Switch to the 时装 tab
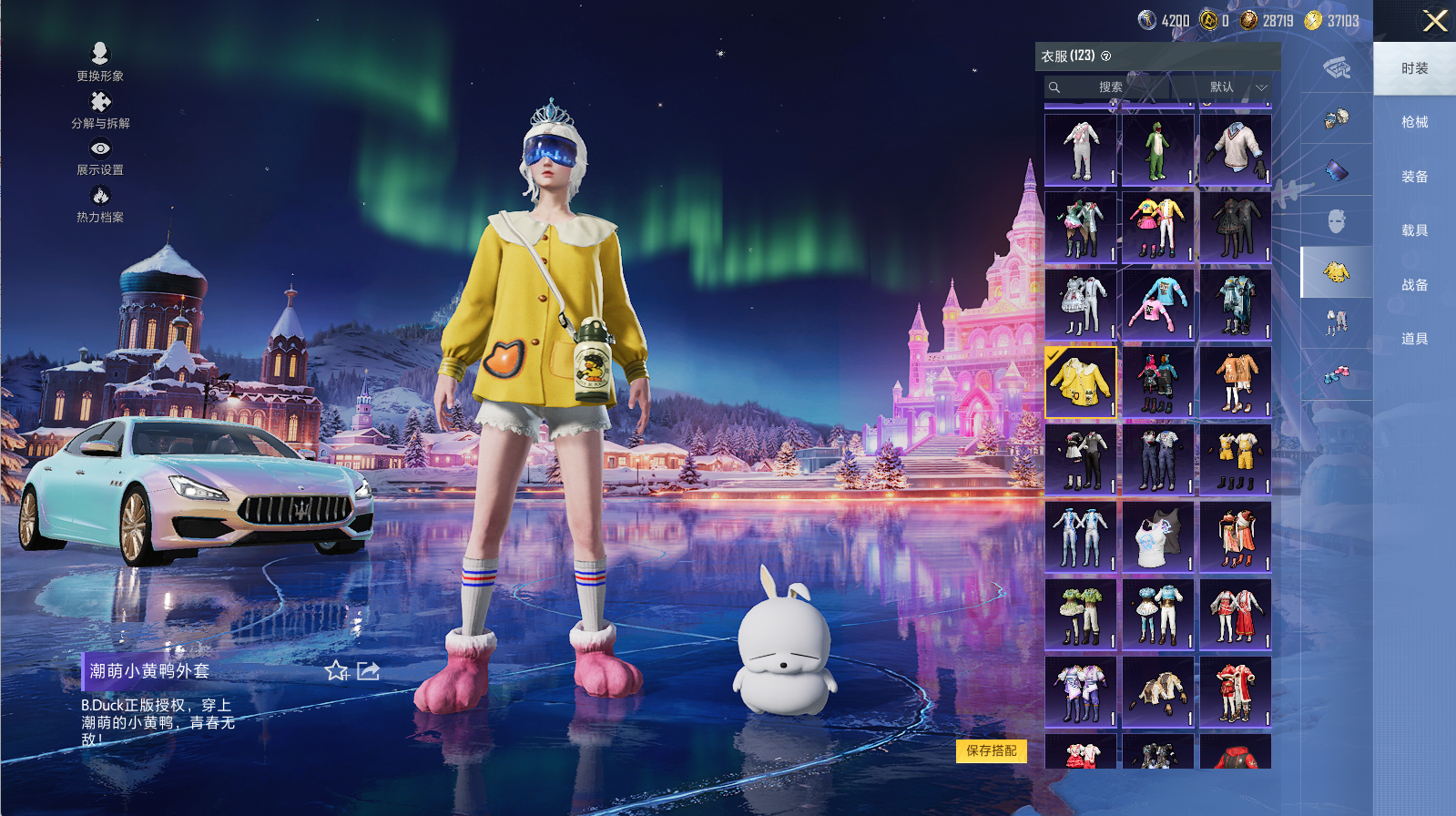This screenshot has height=816, width=1456. (1414, 68)
